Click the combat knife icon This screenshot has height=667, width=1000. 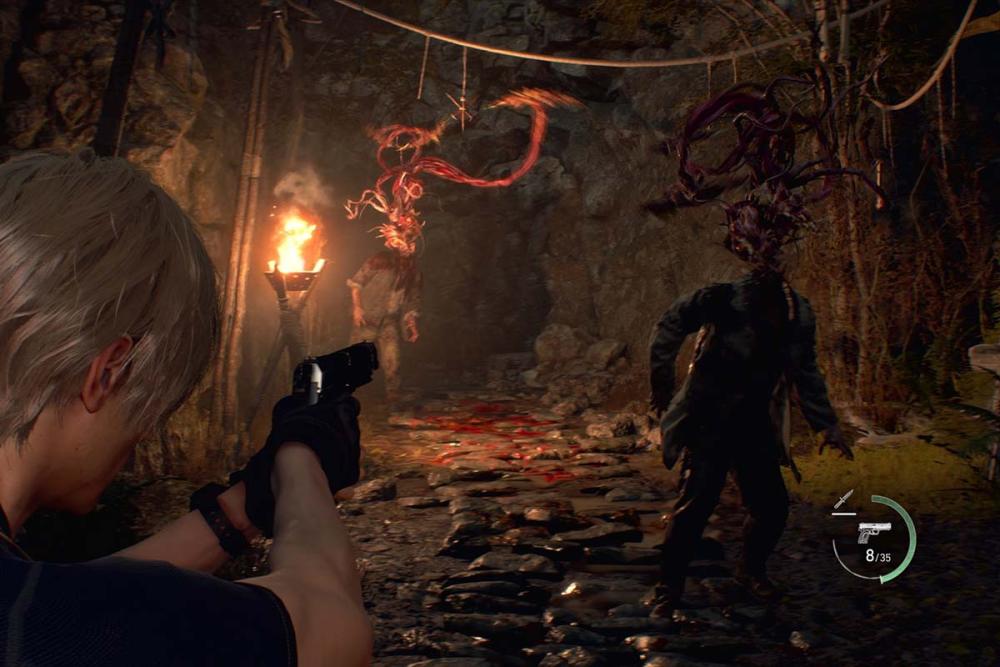843,499
